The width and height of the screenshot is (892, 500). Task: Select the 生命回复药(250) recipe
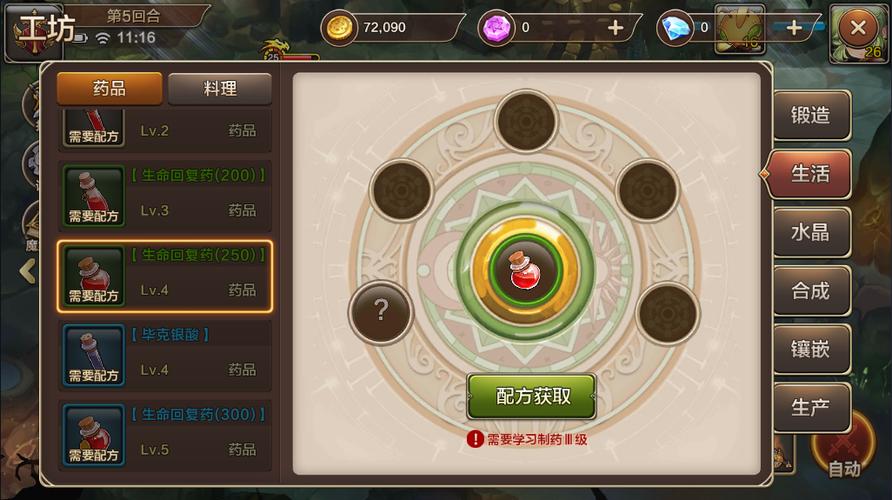pyautogui.click(x=164, y=275)
